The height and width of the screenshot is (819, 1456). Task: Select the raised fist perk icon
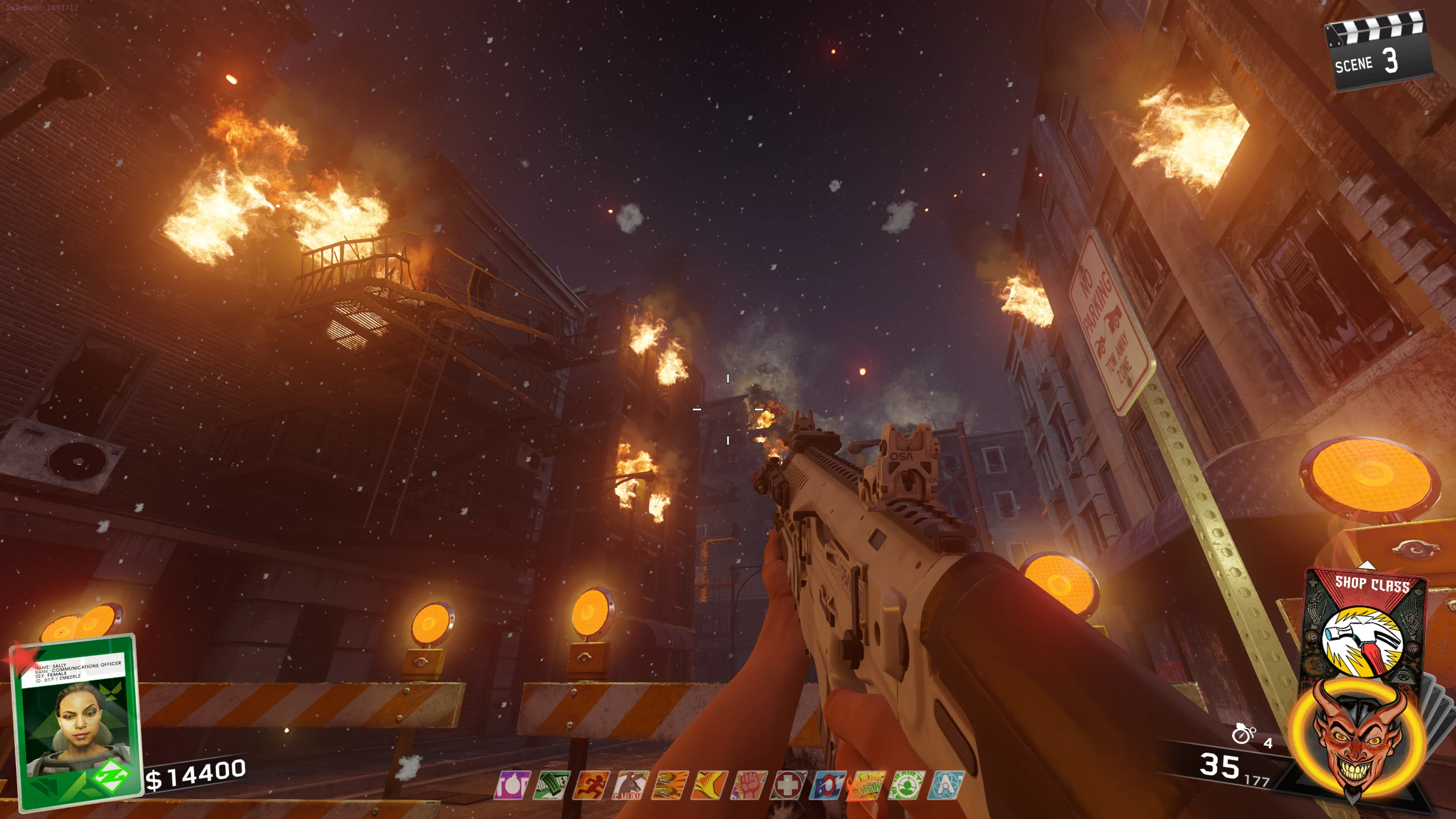click(x=749, y=785)
